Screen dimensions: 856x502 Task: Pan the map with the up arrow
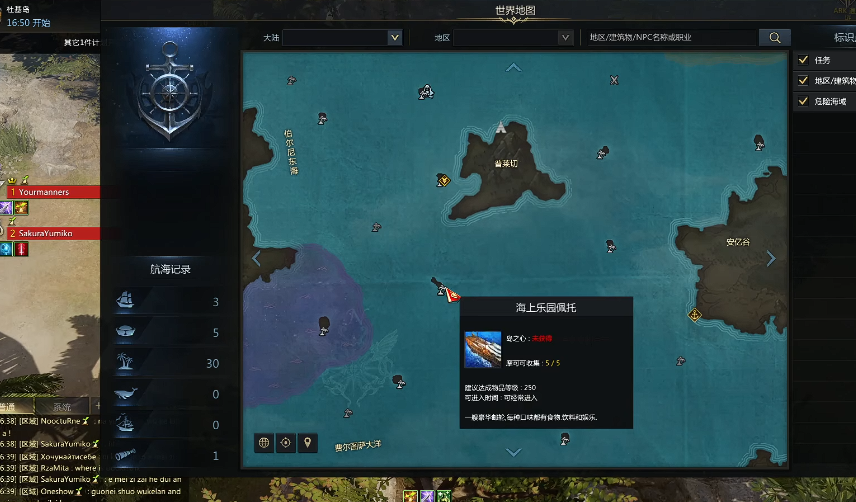pyautogui.click(x=514, y=67)
